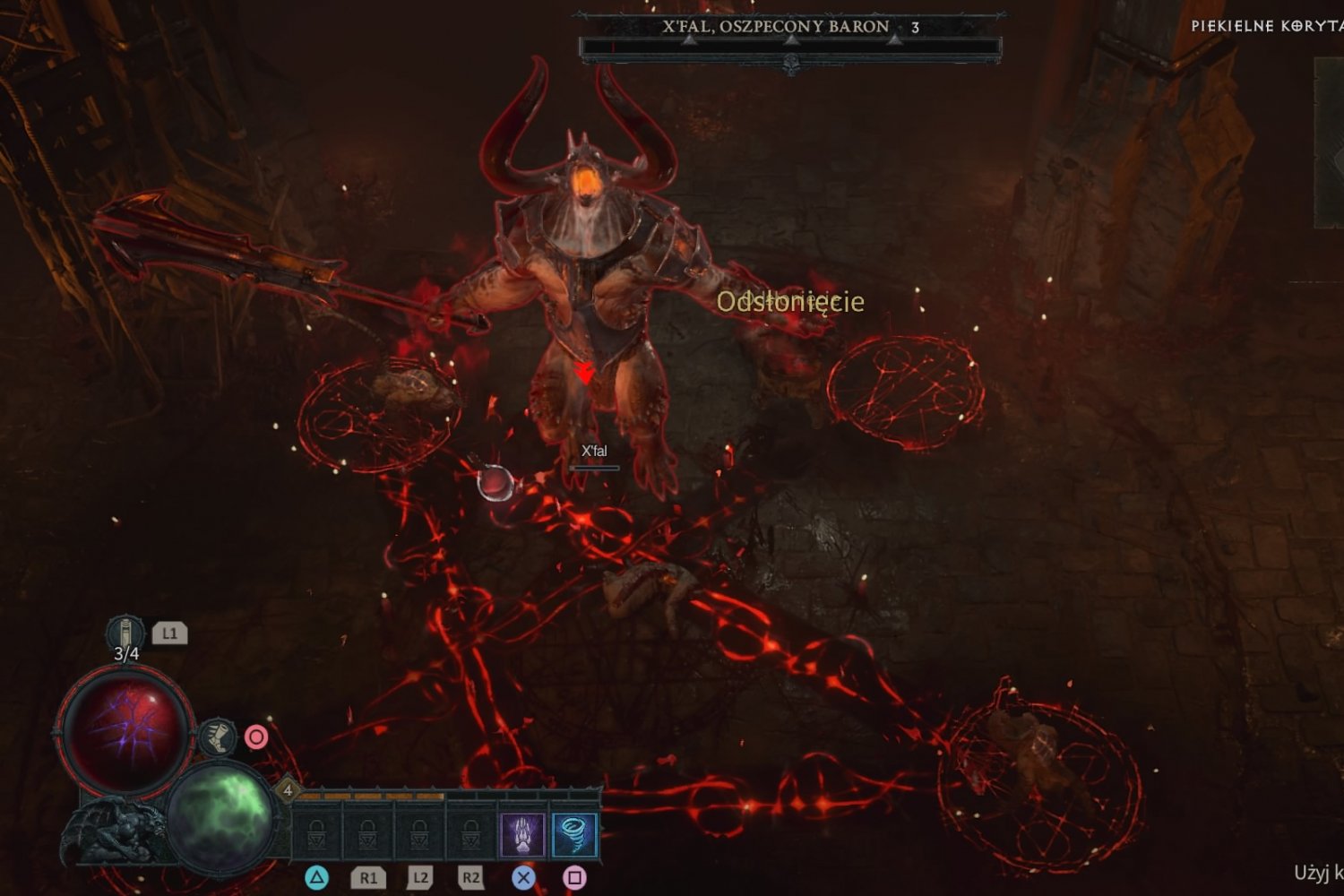Image resolution: width=1344 pixels, height=896 pixels.
Task: Click the triangle button prompt
Action: tap(315, 879)
